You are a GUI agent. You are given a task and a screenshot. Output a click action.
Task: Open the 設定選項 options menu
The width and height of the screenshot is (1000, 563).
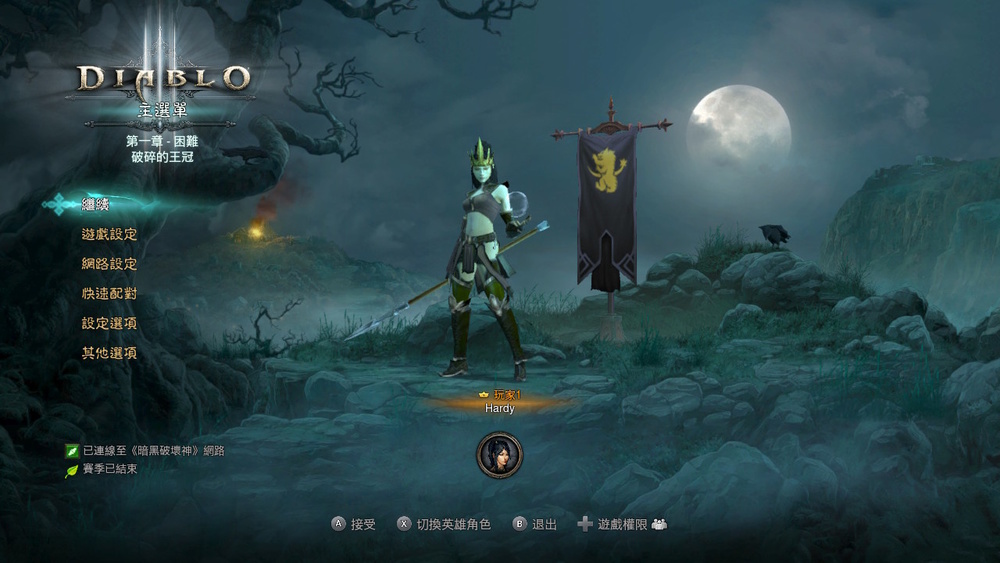pyautogui.click(x=109, y=324)
